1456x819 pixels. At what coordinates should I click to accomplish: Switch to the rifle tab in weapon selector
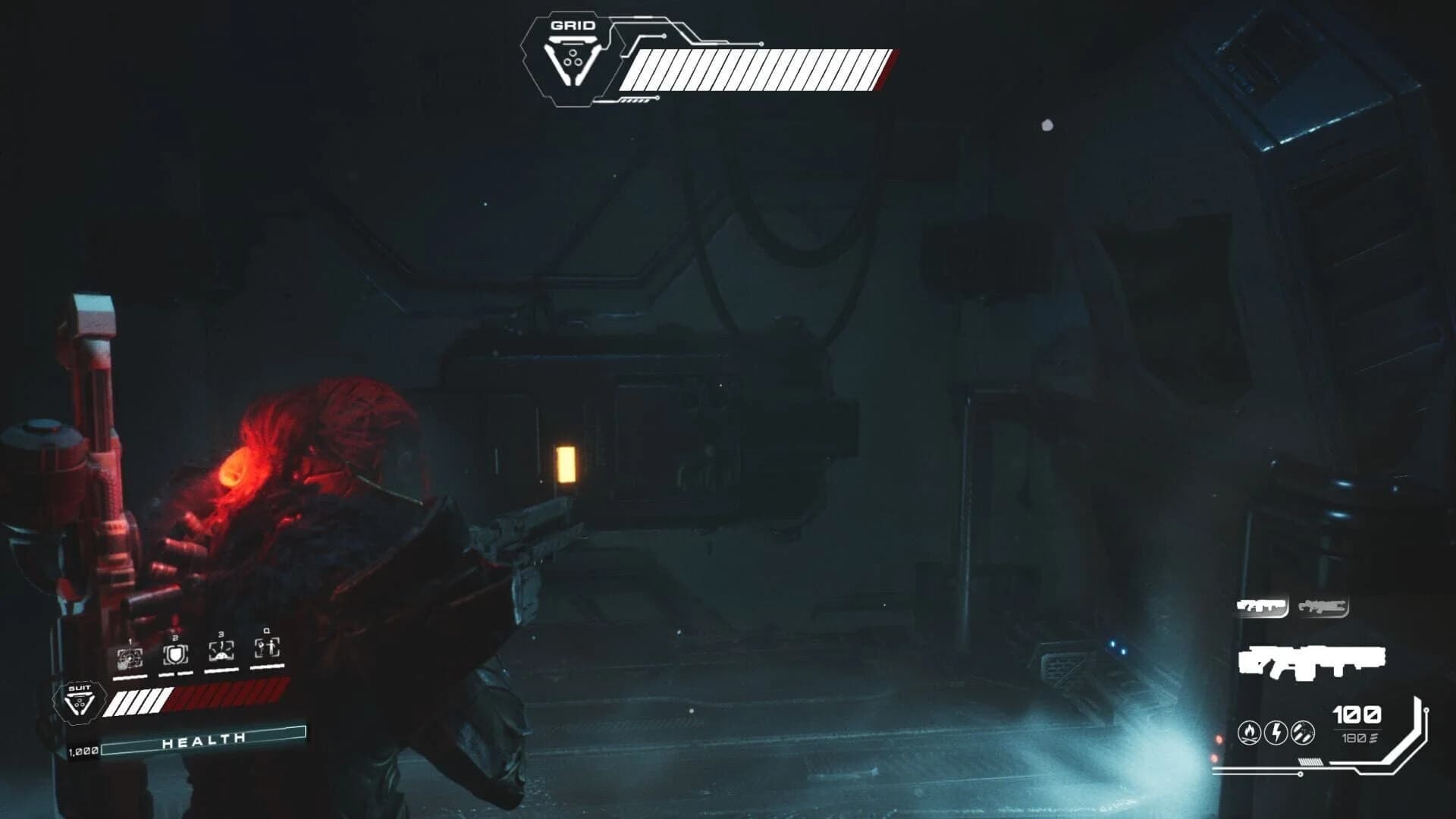pos(1324,606)
